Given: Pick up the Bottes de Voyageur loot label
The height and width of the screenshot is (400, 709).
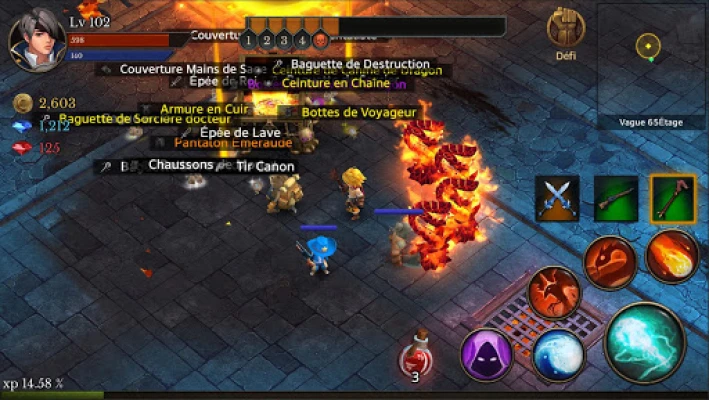Looking at the screenshot, I should point(358,113).
